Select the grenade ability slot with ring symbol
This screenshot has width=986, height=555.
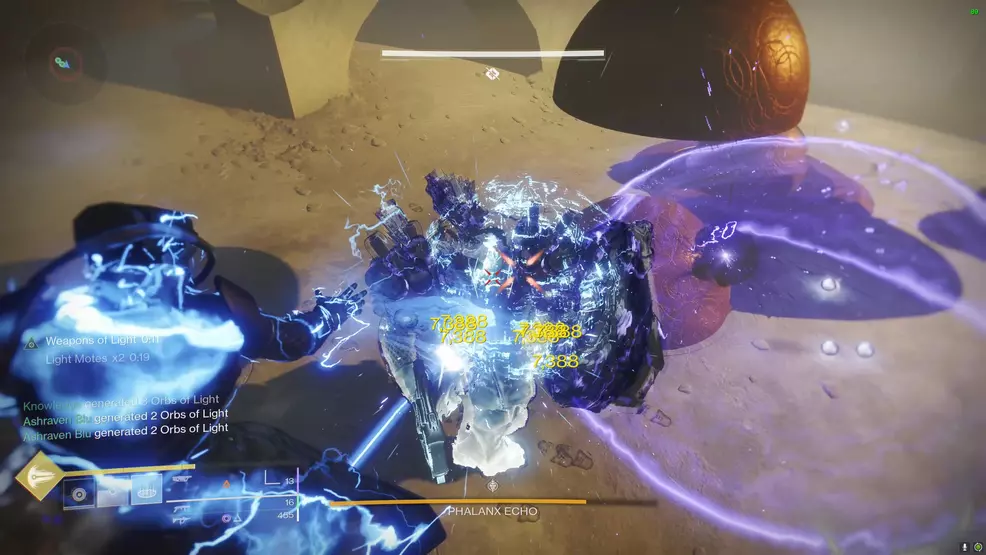tap(79, 492)
